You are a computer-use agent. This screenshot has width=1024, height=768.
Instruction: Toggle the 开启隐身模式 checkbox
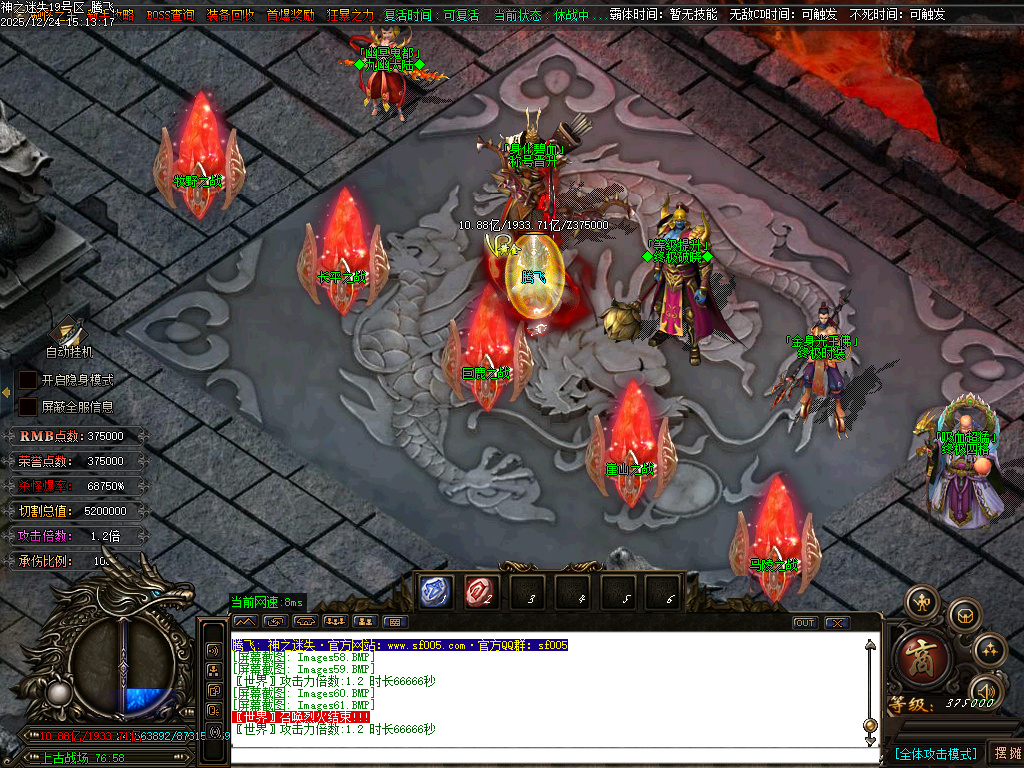point(29,380)
